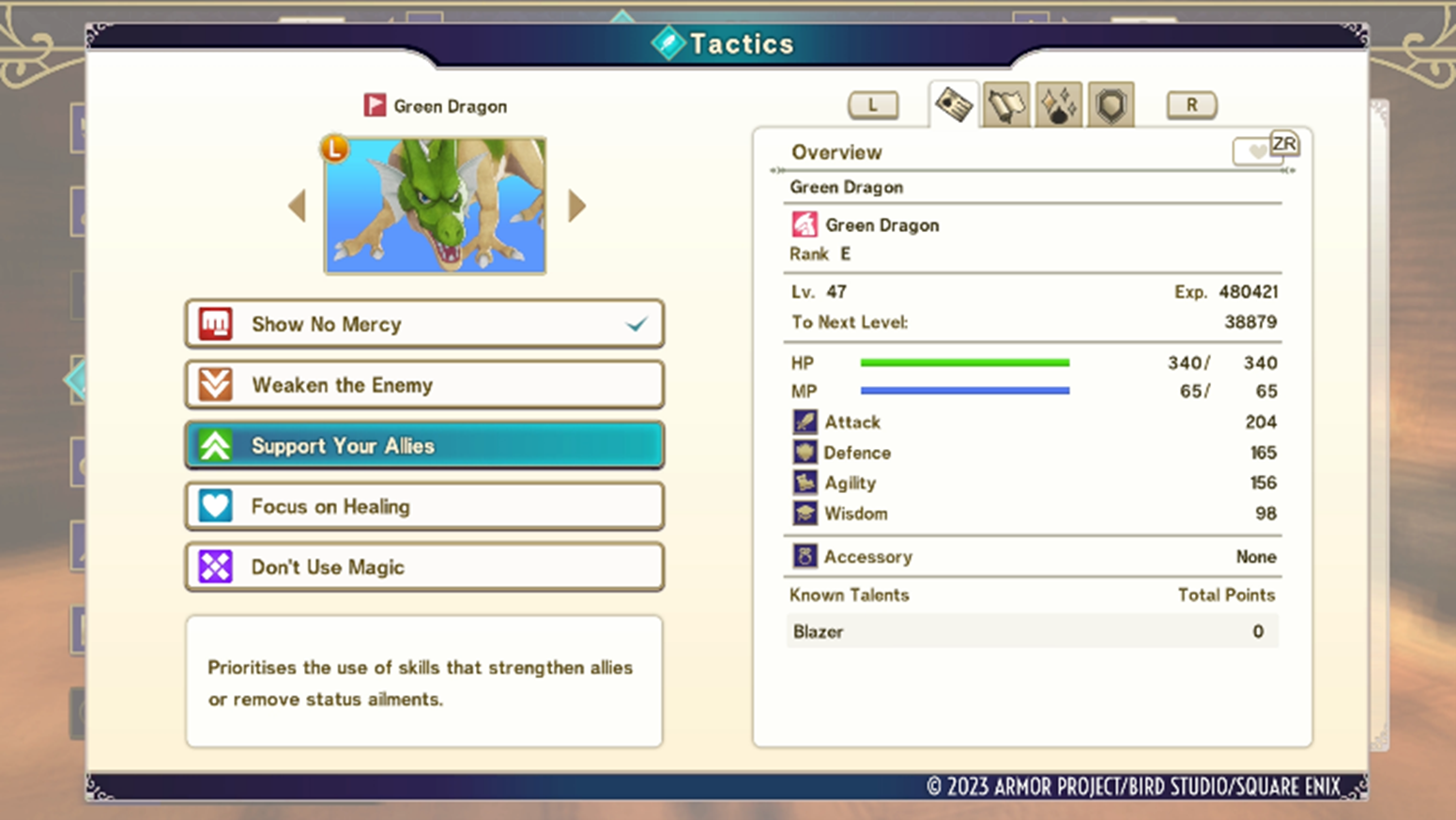Choose the Weaken the Enemy tactic
Viewport: 1456px width, 820px height.
click(x=424, y=385)
